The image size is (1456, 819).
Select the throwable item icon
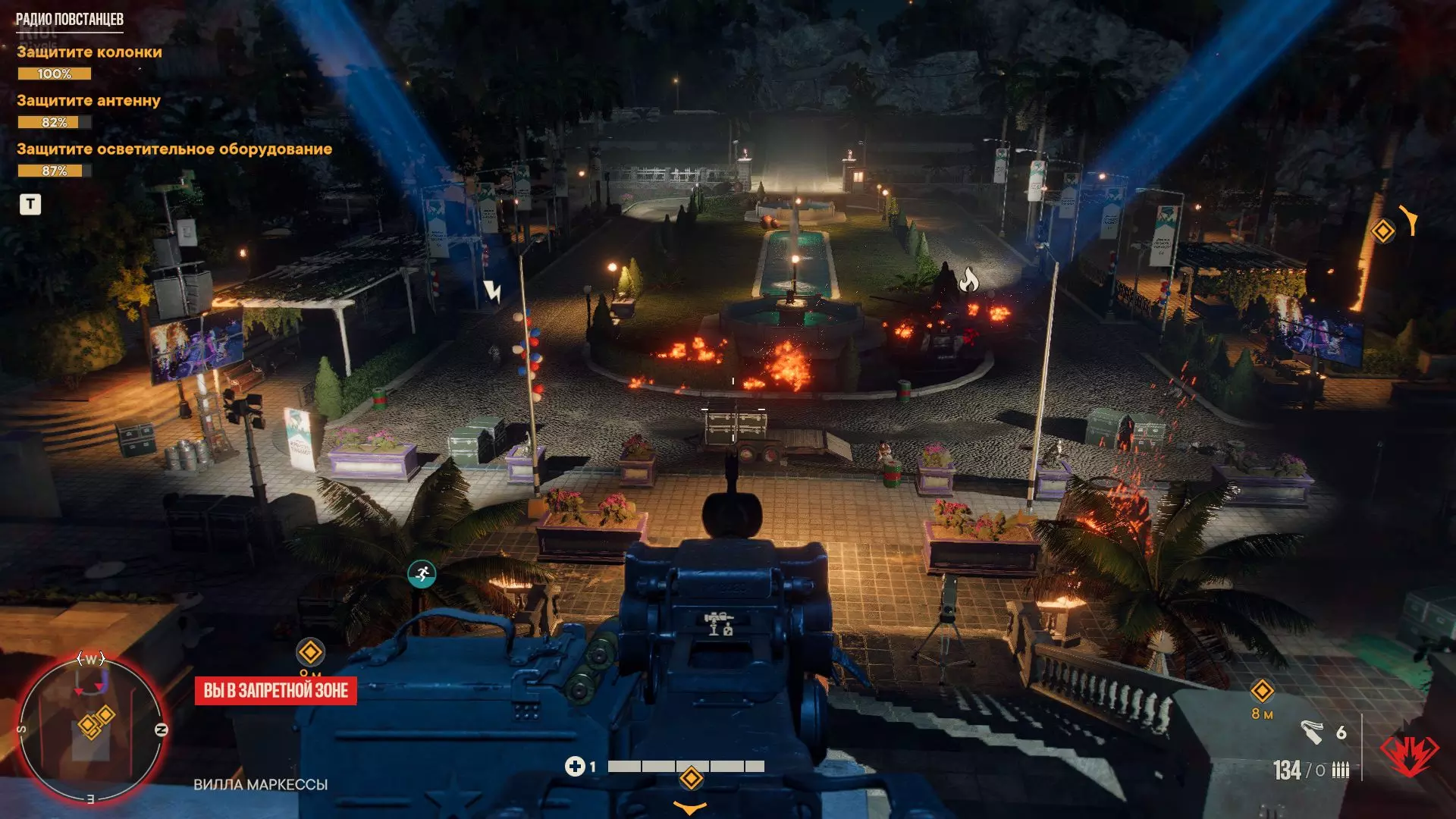click(x=1312, y=732)
